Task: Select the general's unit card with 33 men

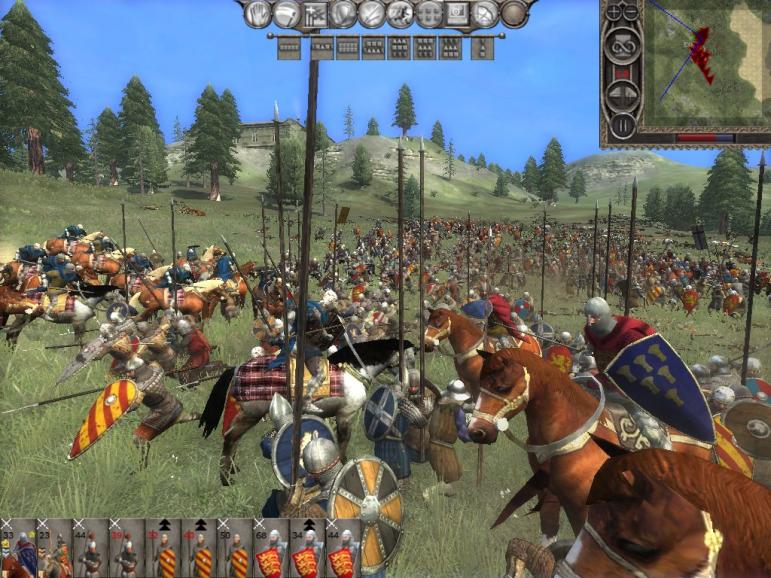Action: 21,548
